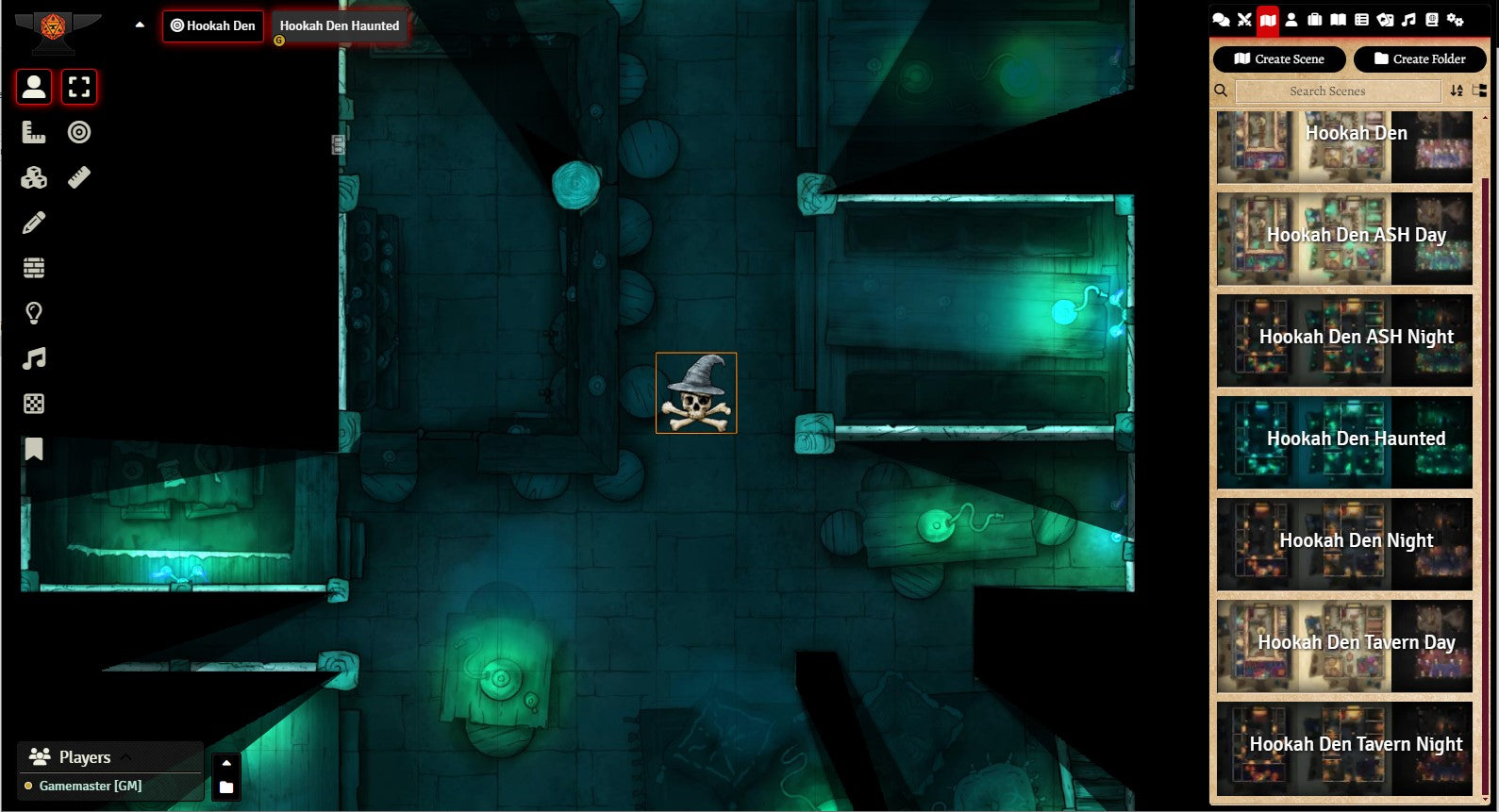Open the game settings gears tab

coord(1456,20)
